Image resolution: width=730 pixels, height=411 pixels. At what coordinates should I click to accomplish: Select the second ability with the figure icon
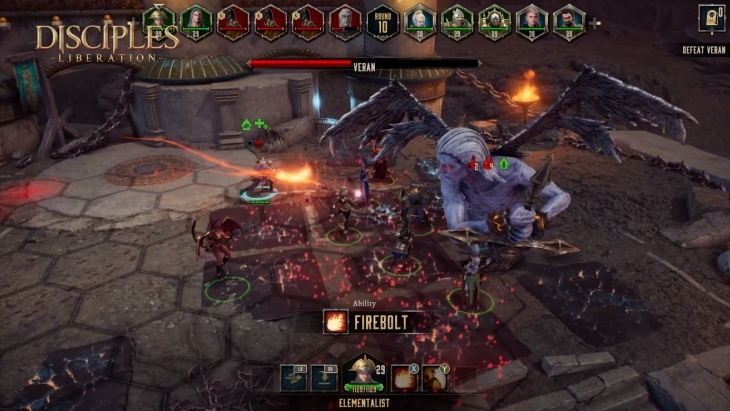point(436,377)
